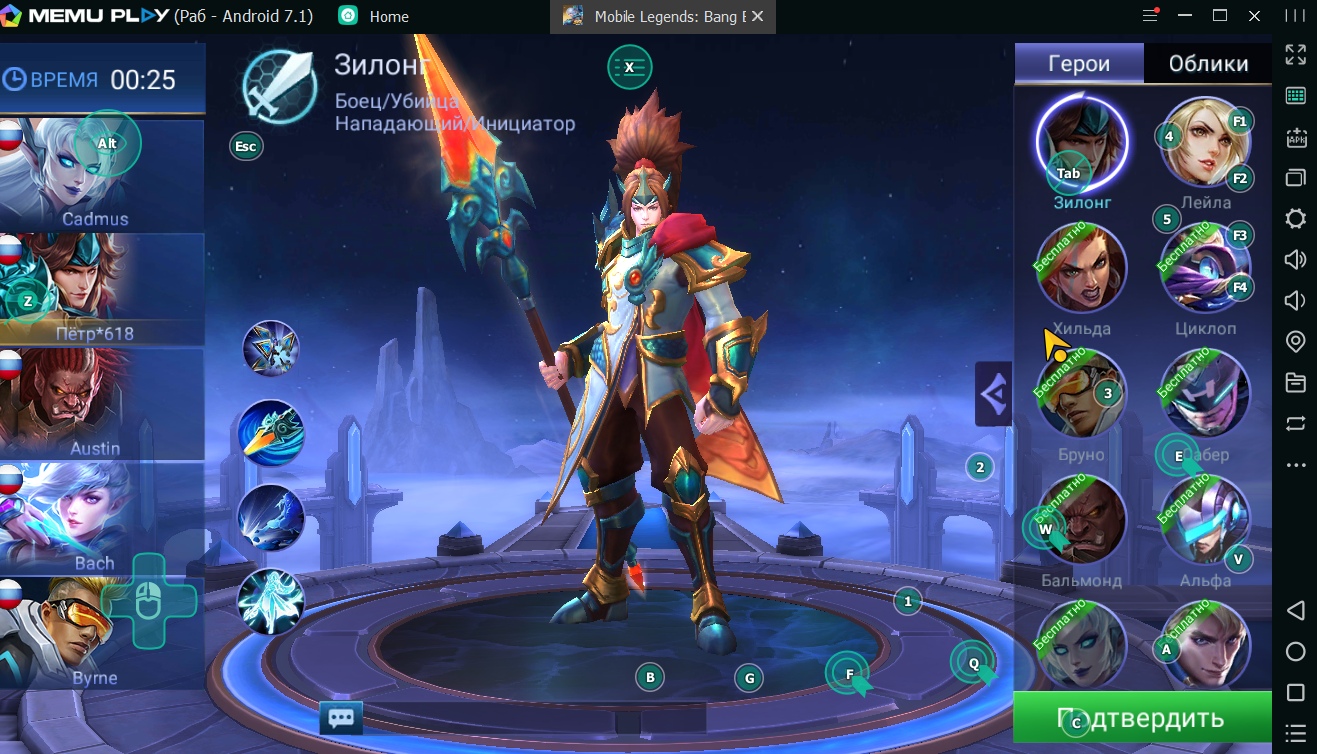Open the Герои tab
1317x754 pixels.
click(x=1078, y=64)
